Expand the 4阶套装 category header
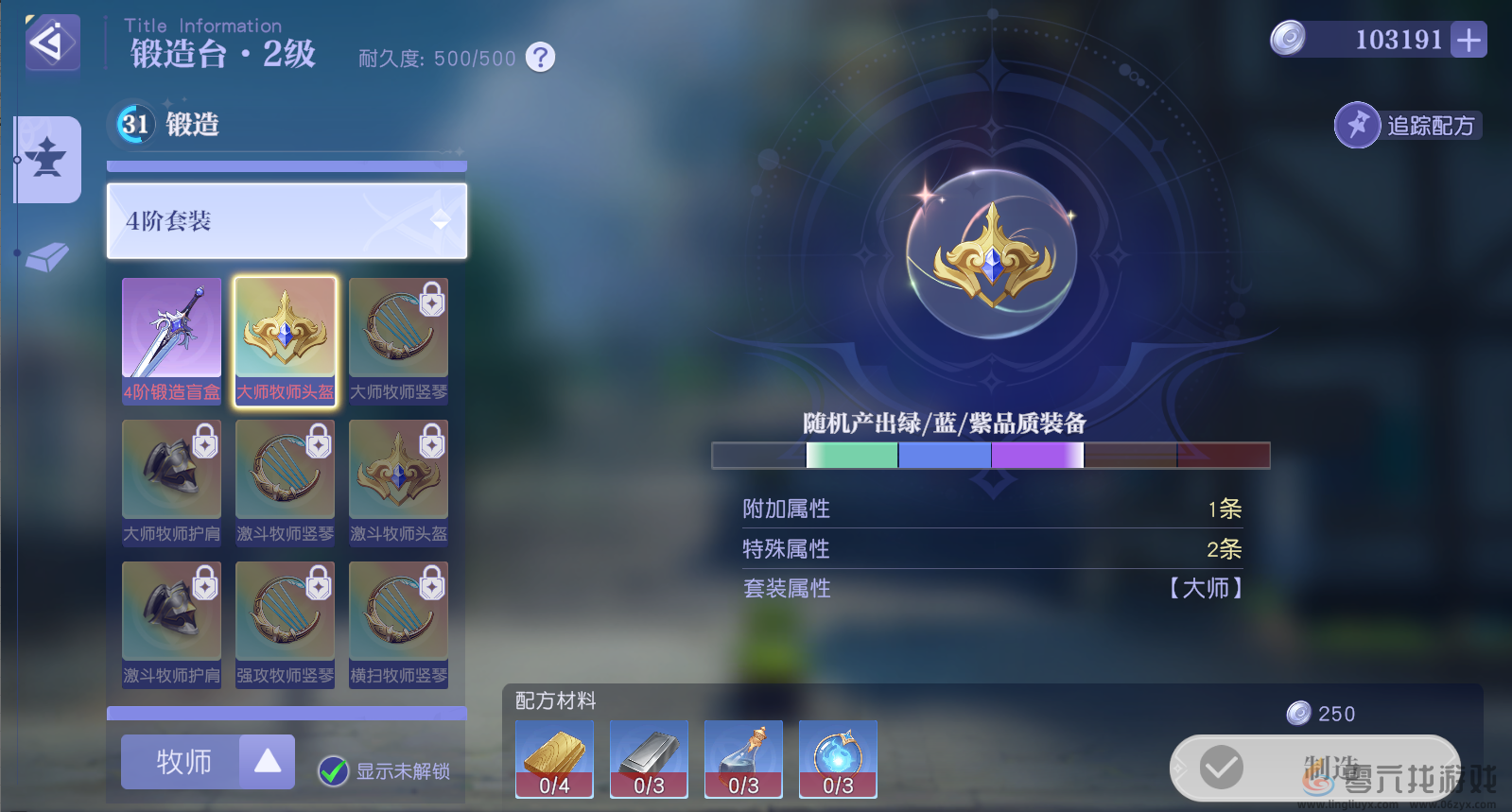1512x812 pixels. (286, 221)
